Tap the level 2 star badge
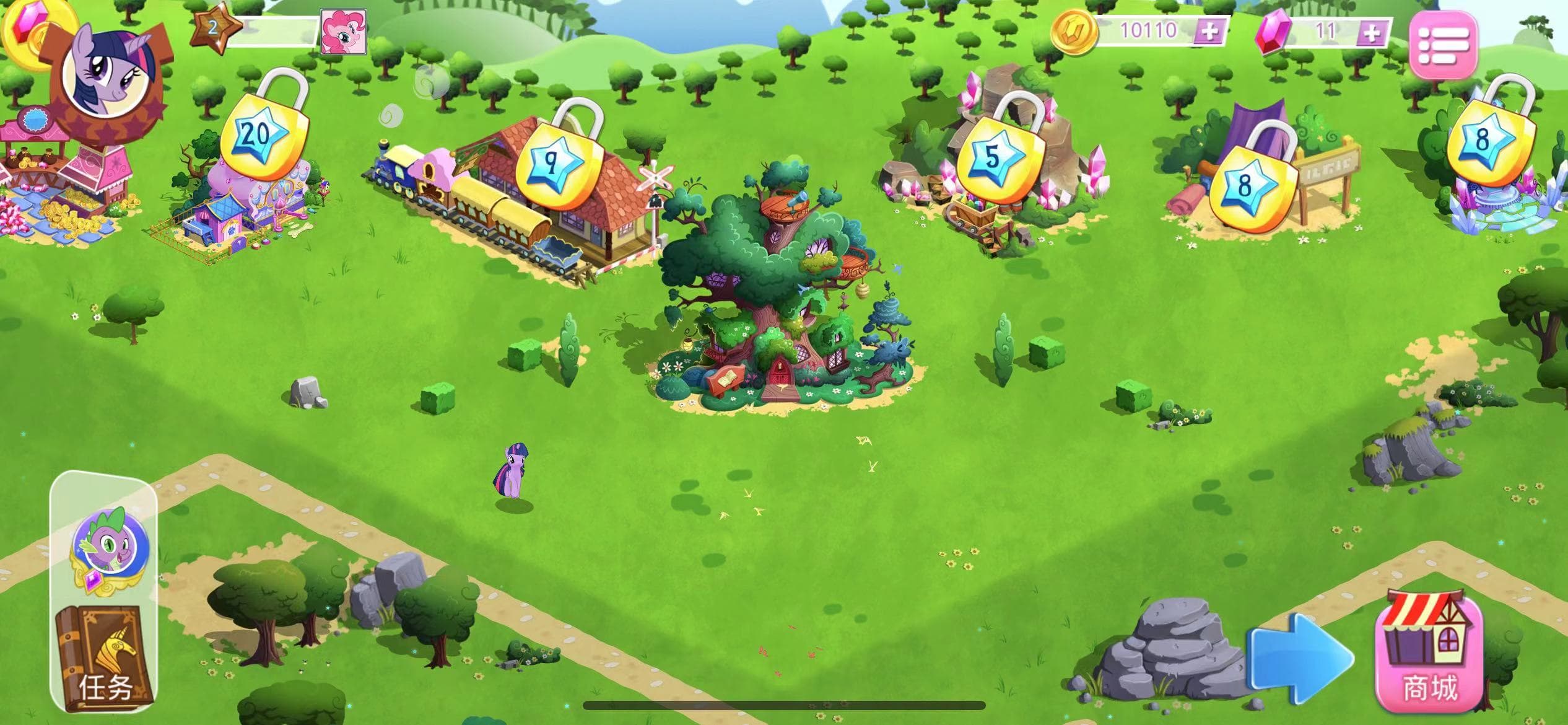Image resolution: width=1568 pixels, height=725 pixels. point(213,28)
